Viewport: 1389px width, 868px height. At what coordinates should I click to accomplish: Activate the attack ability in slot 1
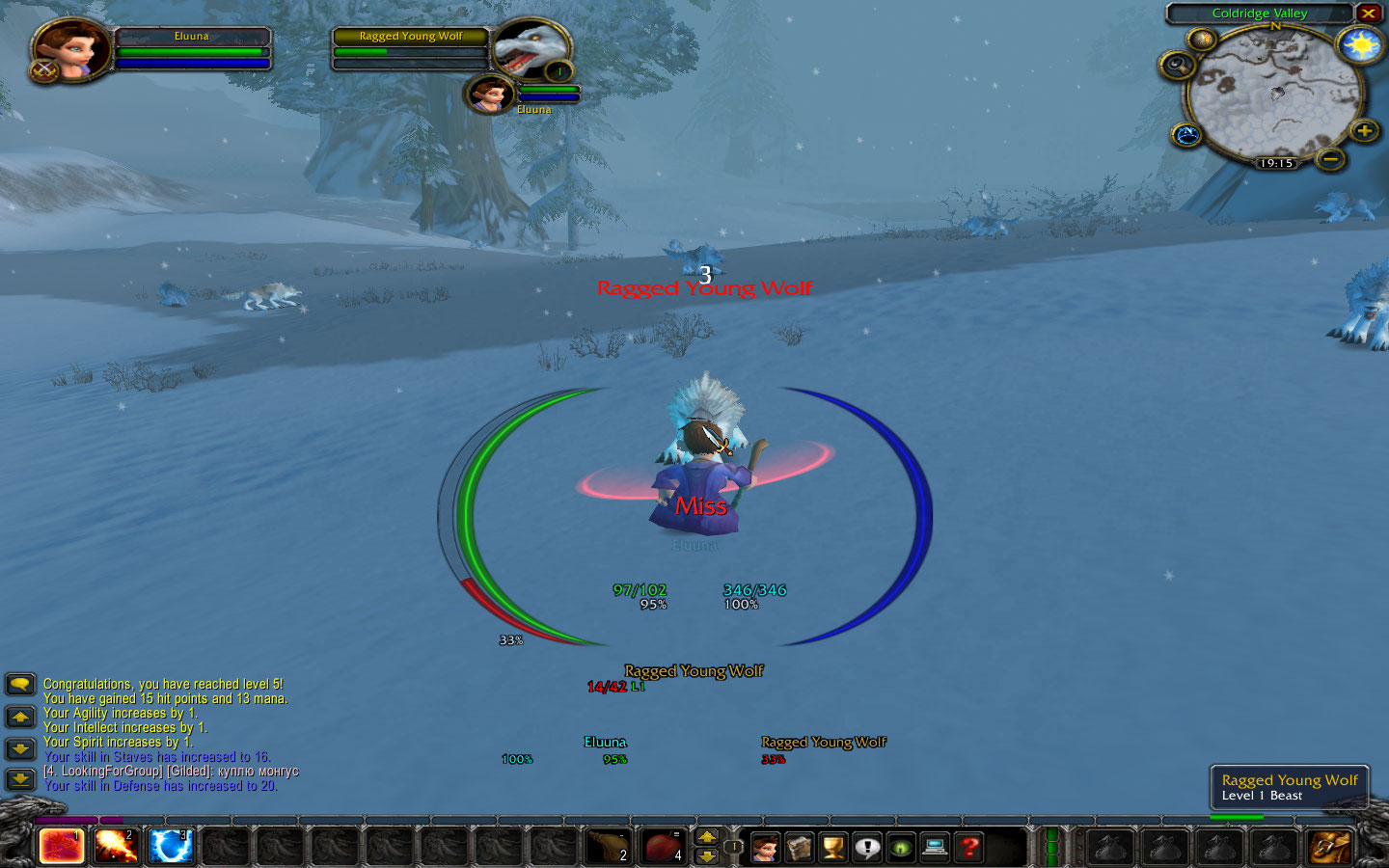(x=61, y=847)
